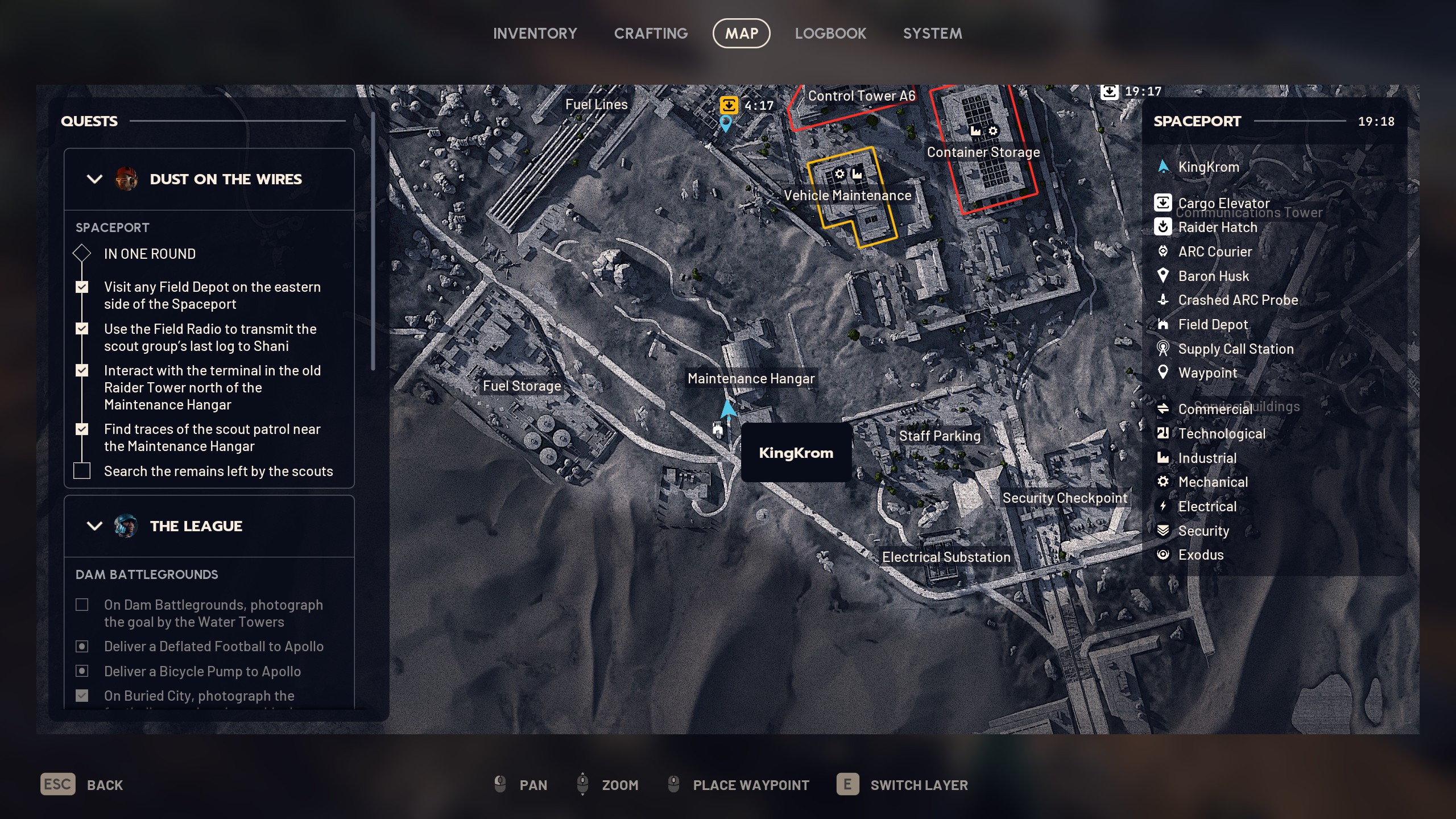The height and width of the screenshot is (819, 1456).
Task: Select Supply Call Station in the legend
Action: click(x=1235, y=349)
